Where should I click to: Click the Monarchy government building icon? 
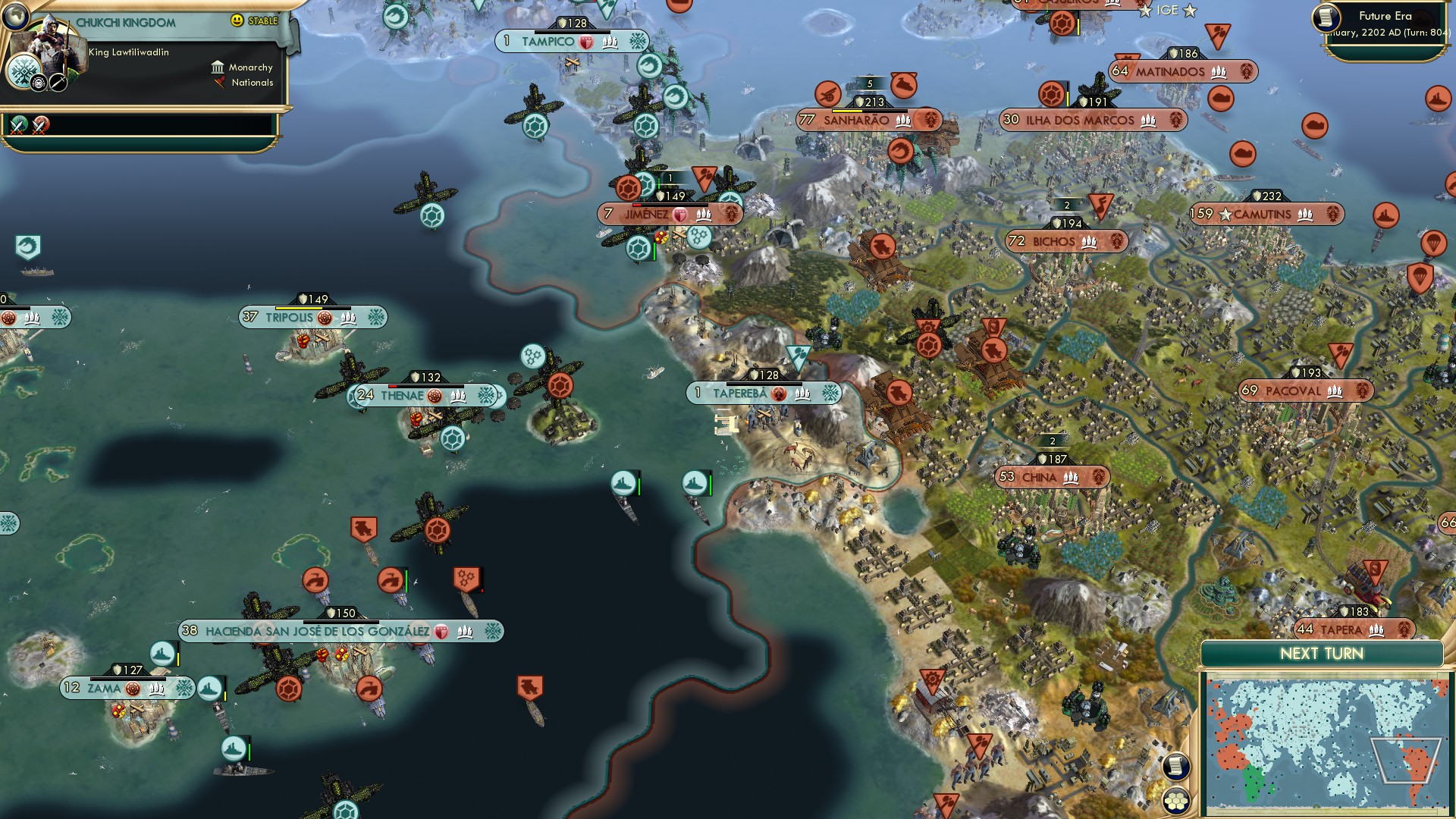point(218,67)
